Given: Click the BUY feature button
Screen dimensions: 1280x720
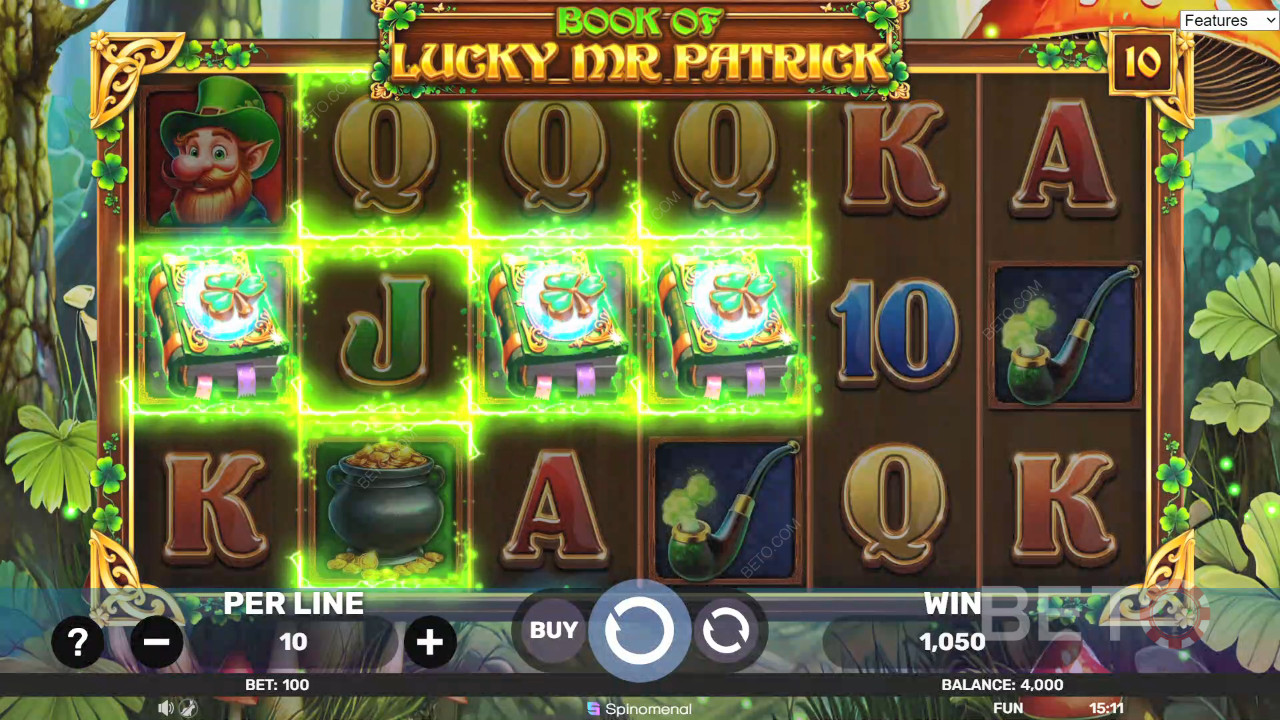Looking at the screenshot, I should point(553,630).
